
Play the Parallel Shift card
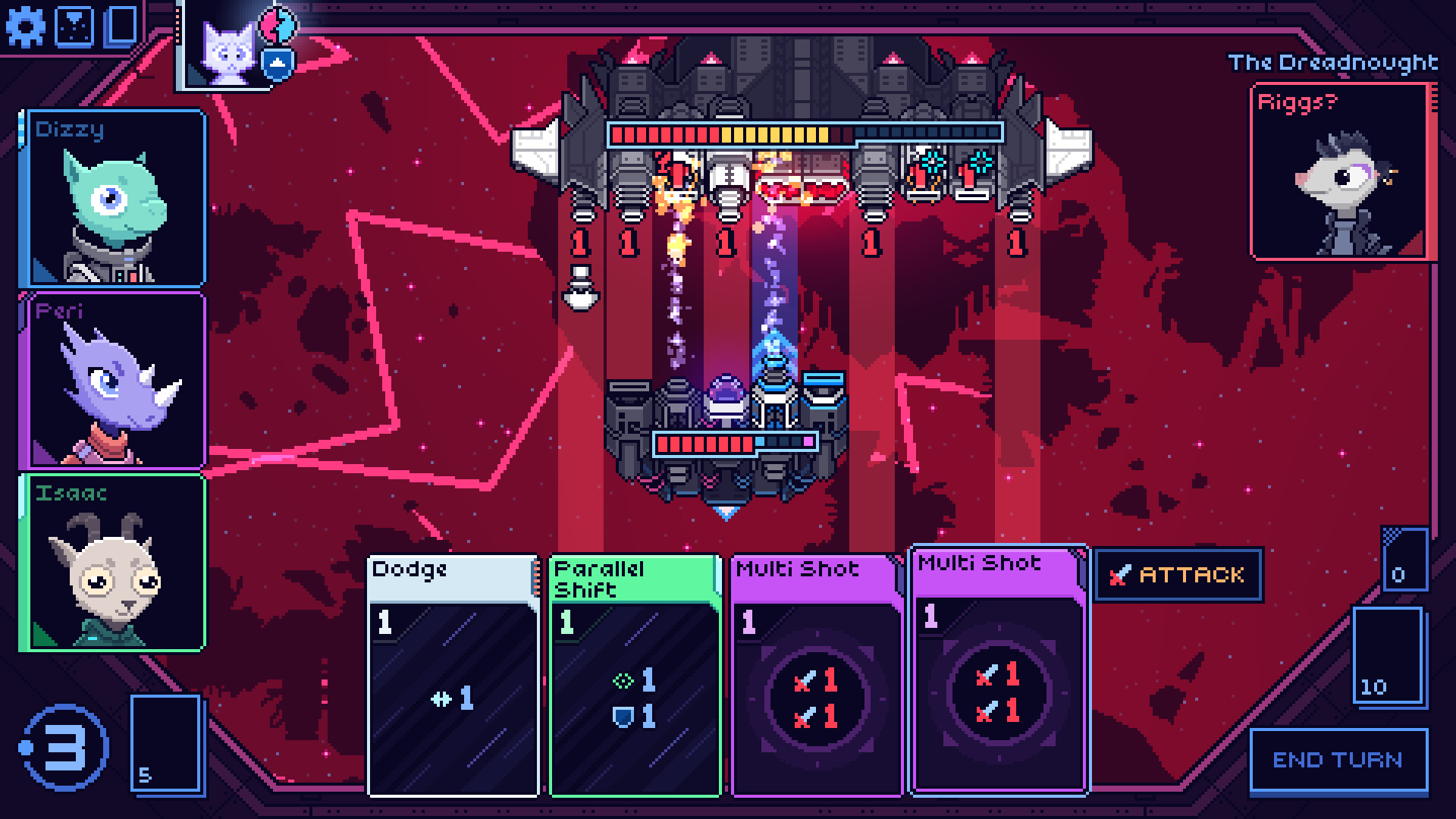[634, 675]
